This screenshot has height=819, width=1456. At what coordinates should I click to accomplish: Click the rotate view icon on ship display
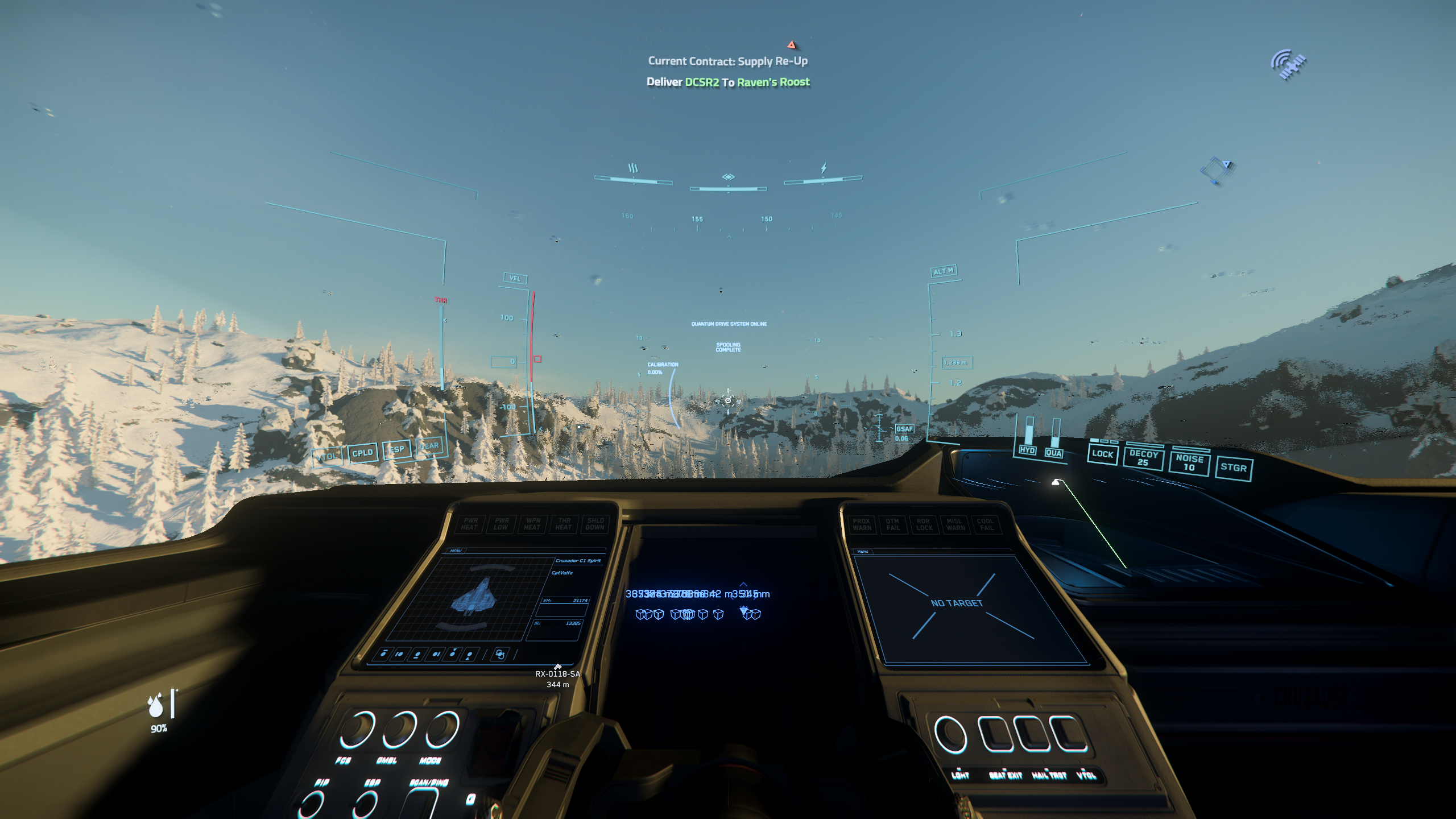(x=500, y=654)
